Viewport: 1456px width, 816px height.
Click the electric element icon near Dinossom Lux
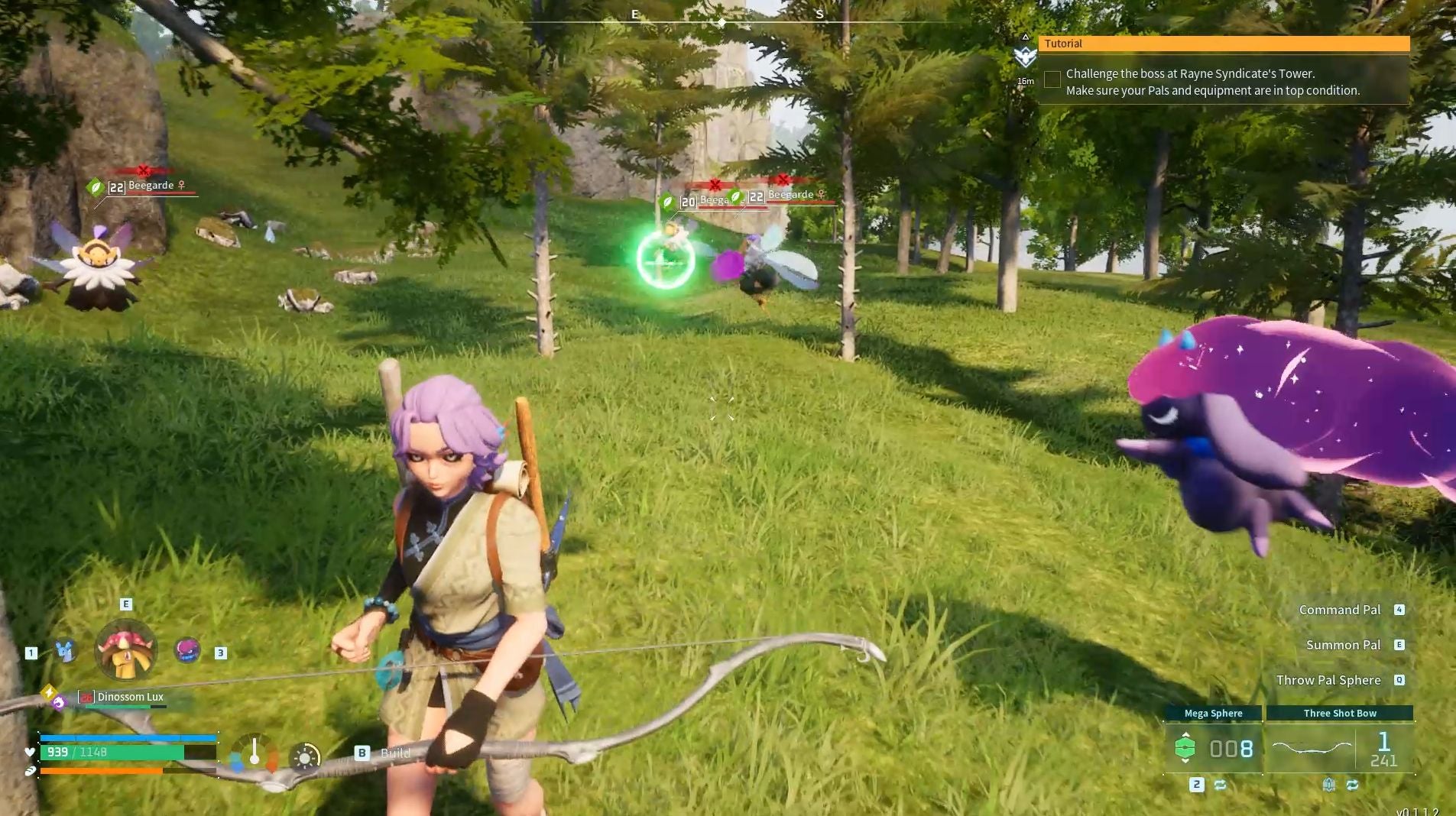pyautogui.click(x=49, y=692)
